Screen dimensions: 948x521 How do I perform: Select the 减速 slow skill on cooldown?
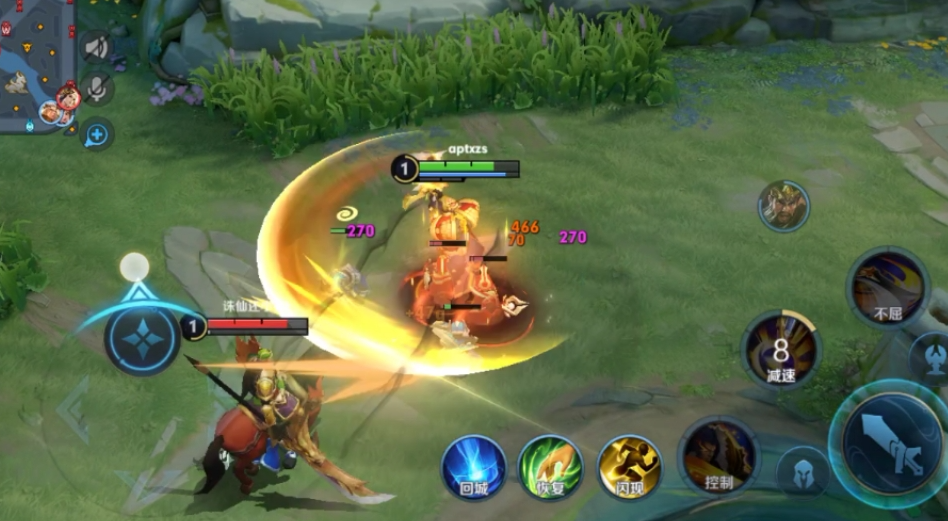(x=781, y=350)
